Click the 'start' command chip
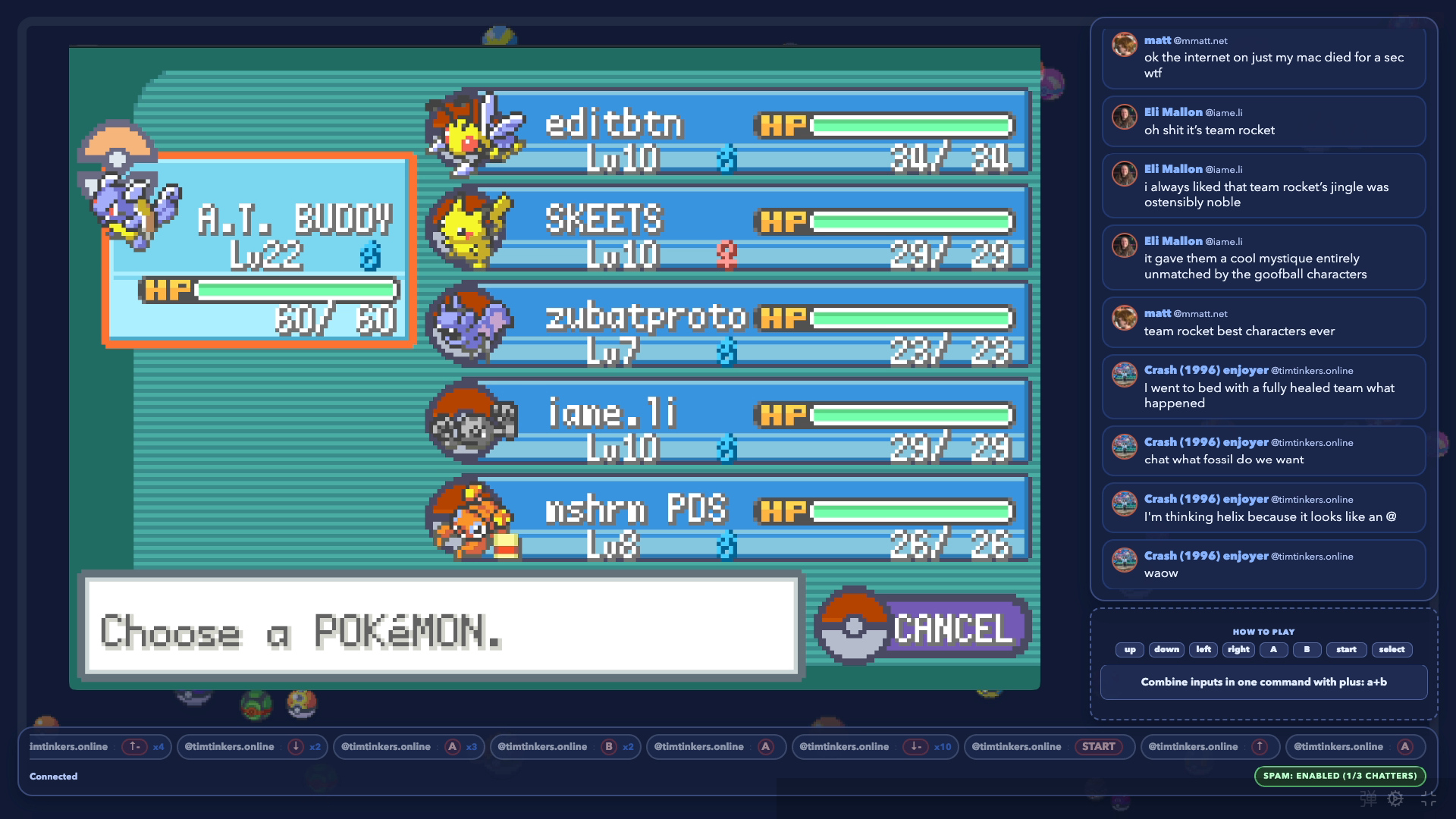 (1346, 650)
